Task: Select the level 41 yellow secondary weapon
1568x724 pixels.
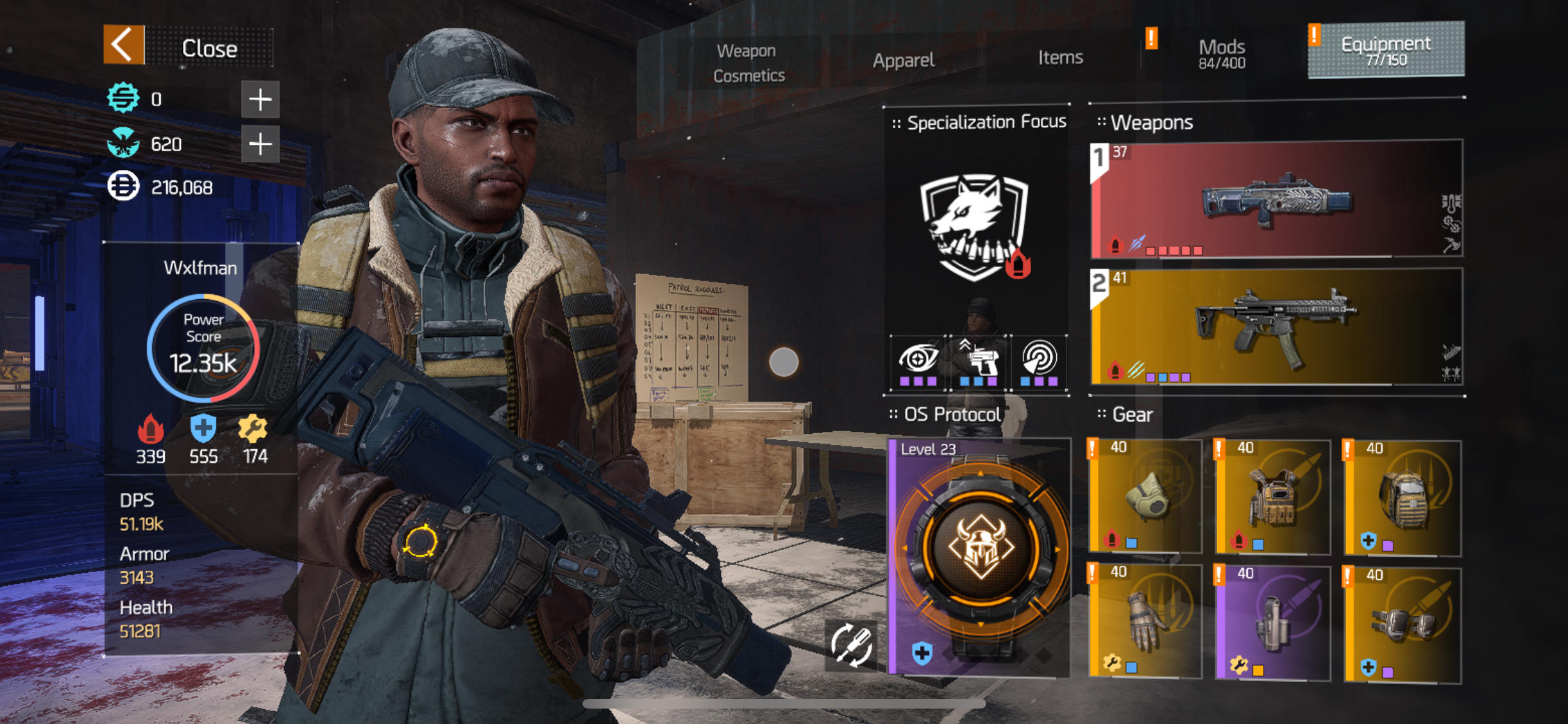Action: click(x=1276, y=327)
